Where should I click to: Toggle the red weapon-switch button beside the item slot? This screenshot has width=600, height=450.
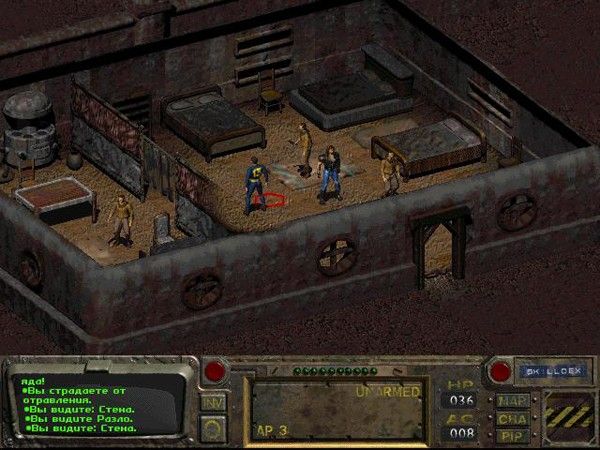point(214,372)
